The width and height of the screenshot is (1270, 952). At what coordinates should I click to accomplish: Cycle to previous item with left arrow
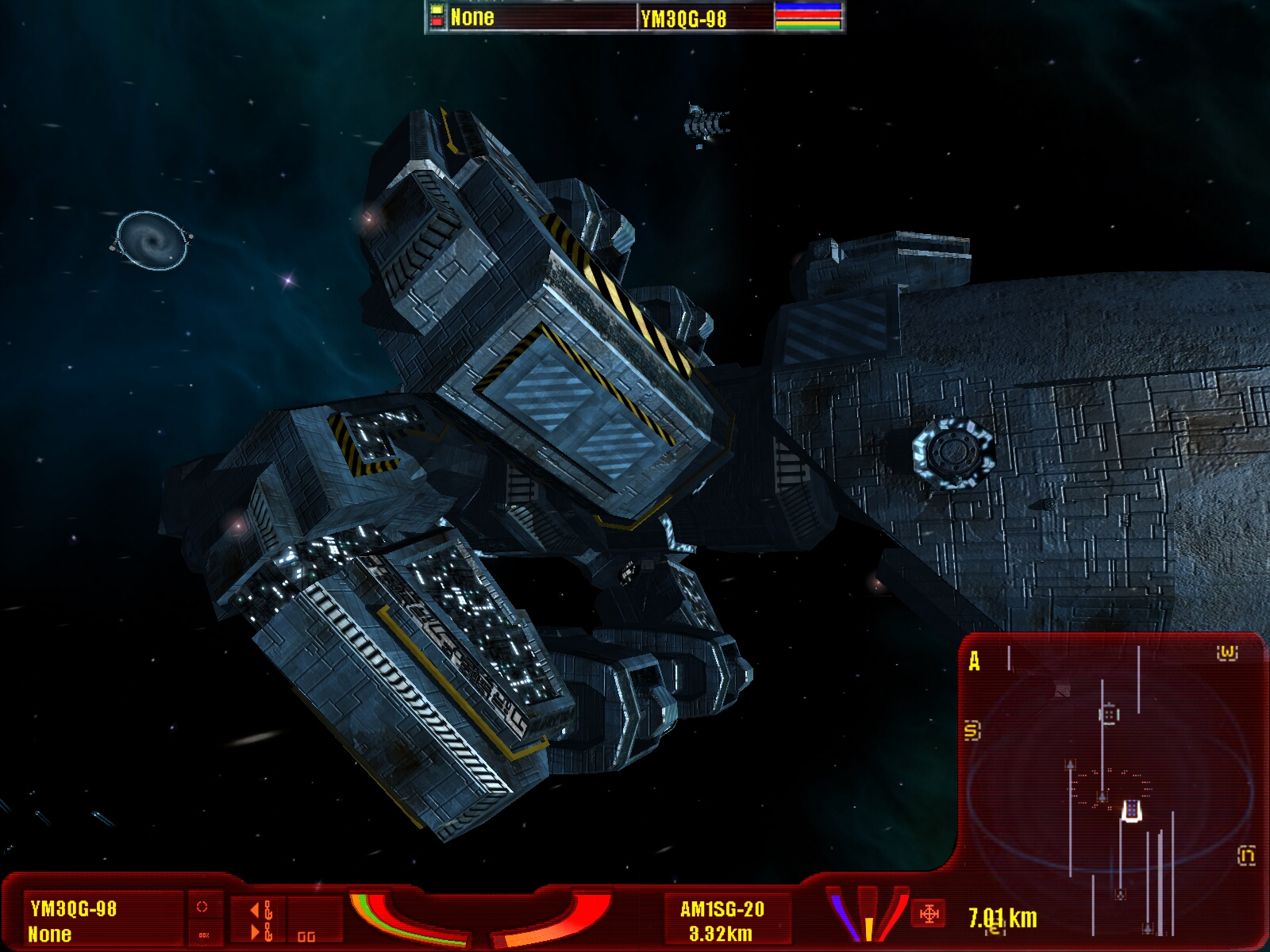[x=256, y=910]
